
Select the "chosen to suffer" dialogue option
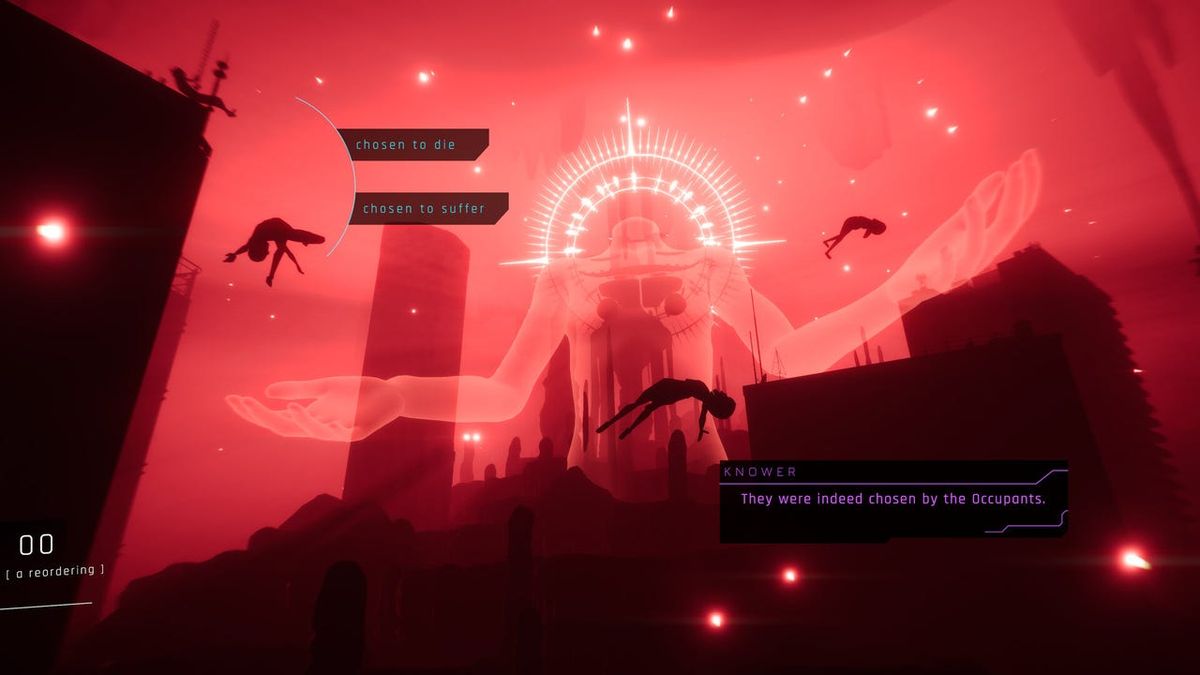pos(427,208)
